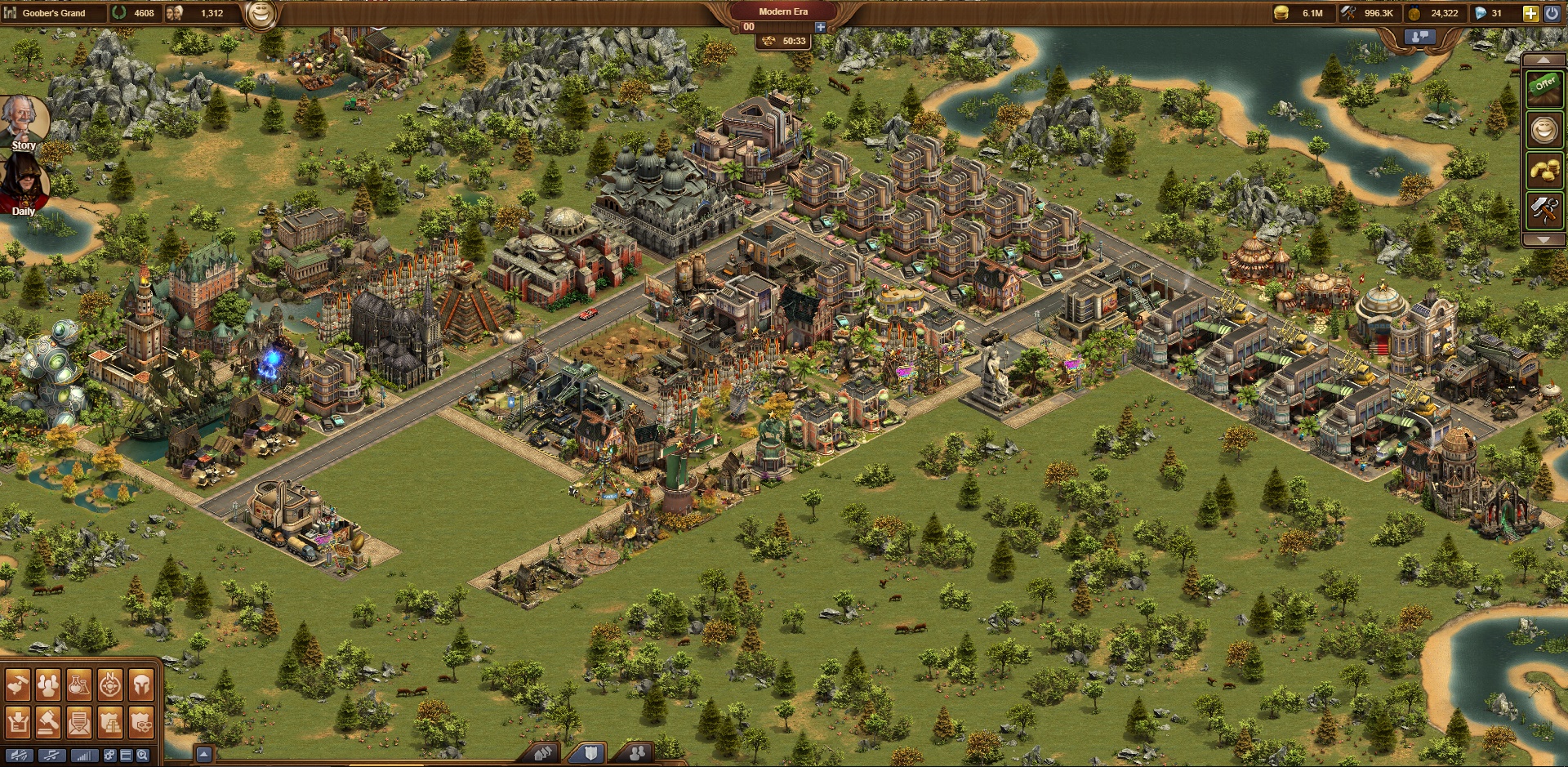Screen dimensions: 1568x767
Task: Switch to the friends tab
Action: (x=637, y=753)
